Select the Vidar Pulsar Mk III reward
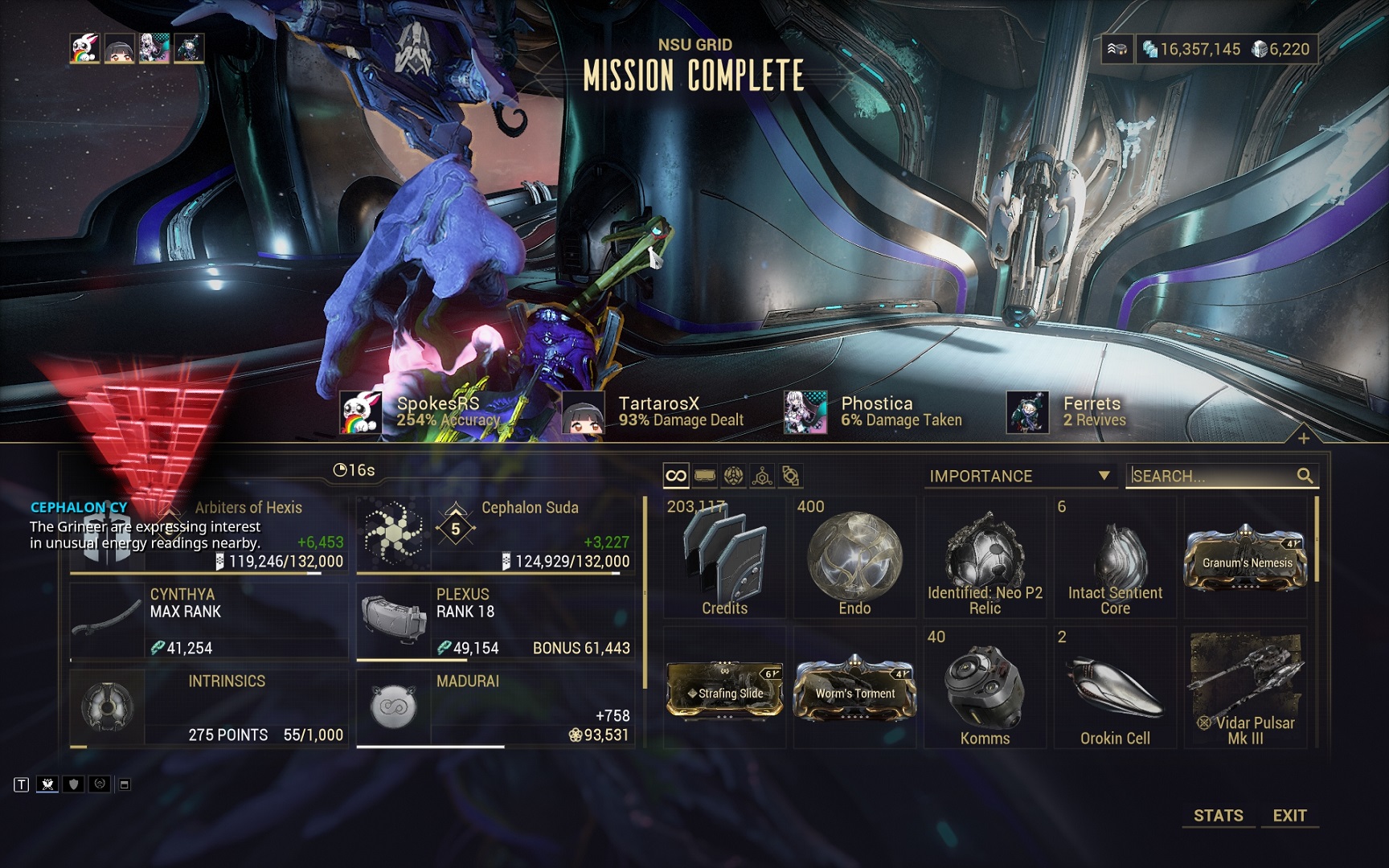 coord(1246,690)
